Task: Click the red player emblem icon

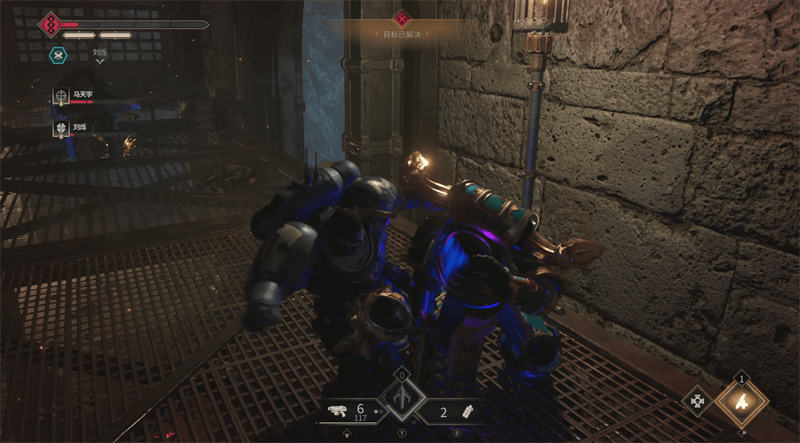Action: click(48, 23)
